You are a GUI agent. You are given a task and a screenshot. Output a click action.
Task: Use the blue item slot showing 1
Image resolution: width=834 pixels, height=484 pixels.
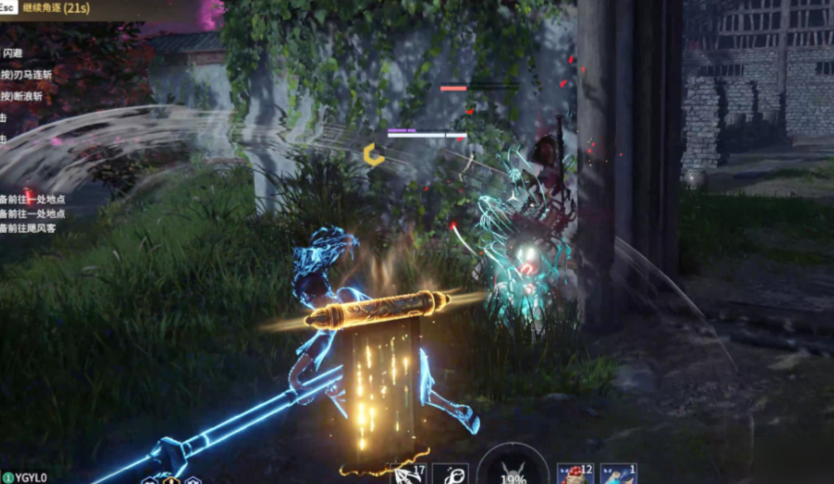618,474
